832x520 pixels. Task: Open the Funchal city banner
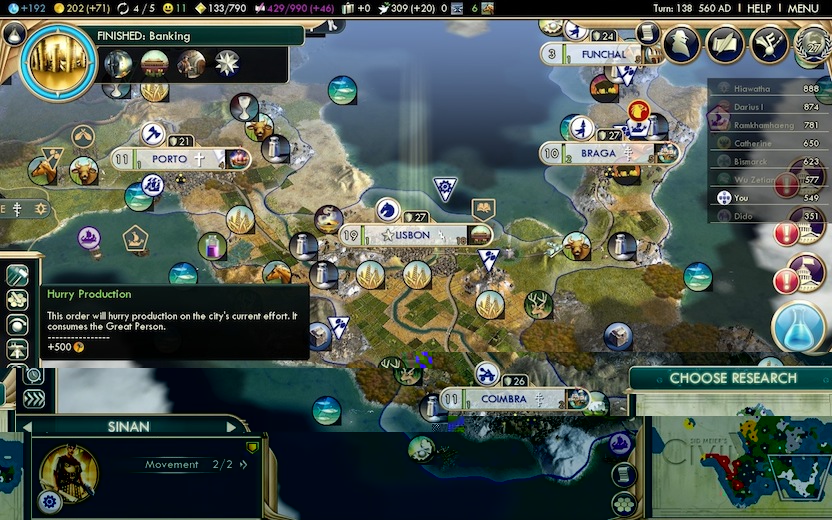603,54
